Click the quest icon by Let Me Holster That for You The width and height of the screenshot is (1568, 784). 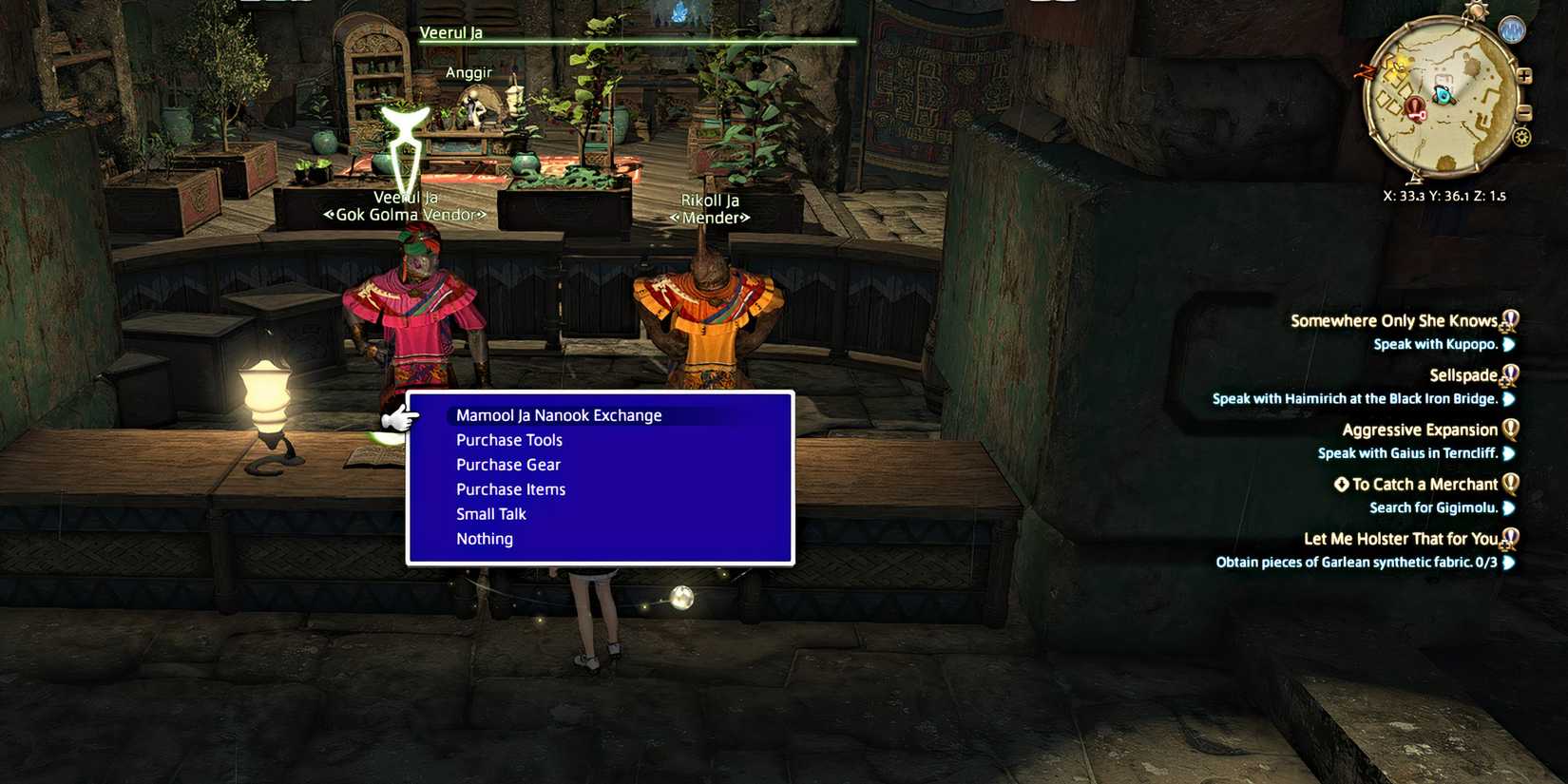[x=1511, y=538]
